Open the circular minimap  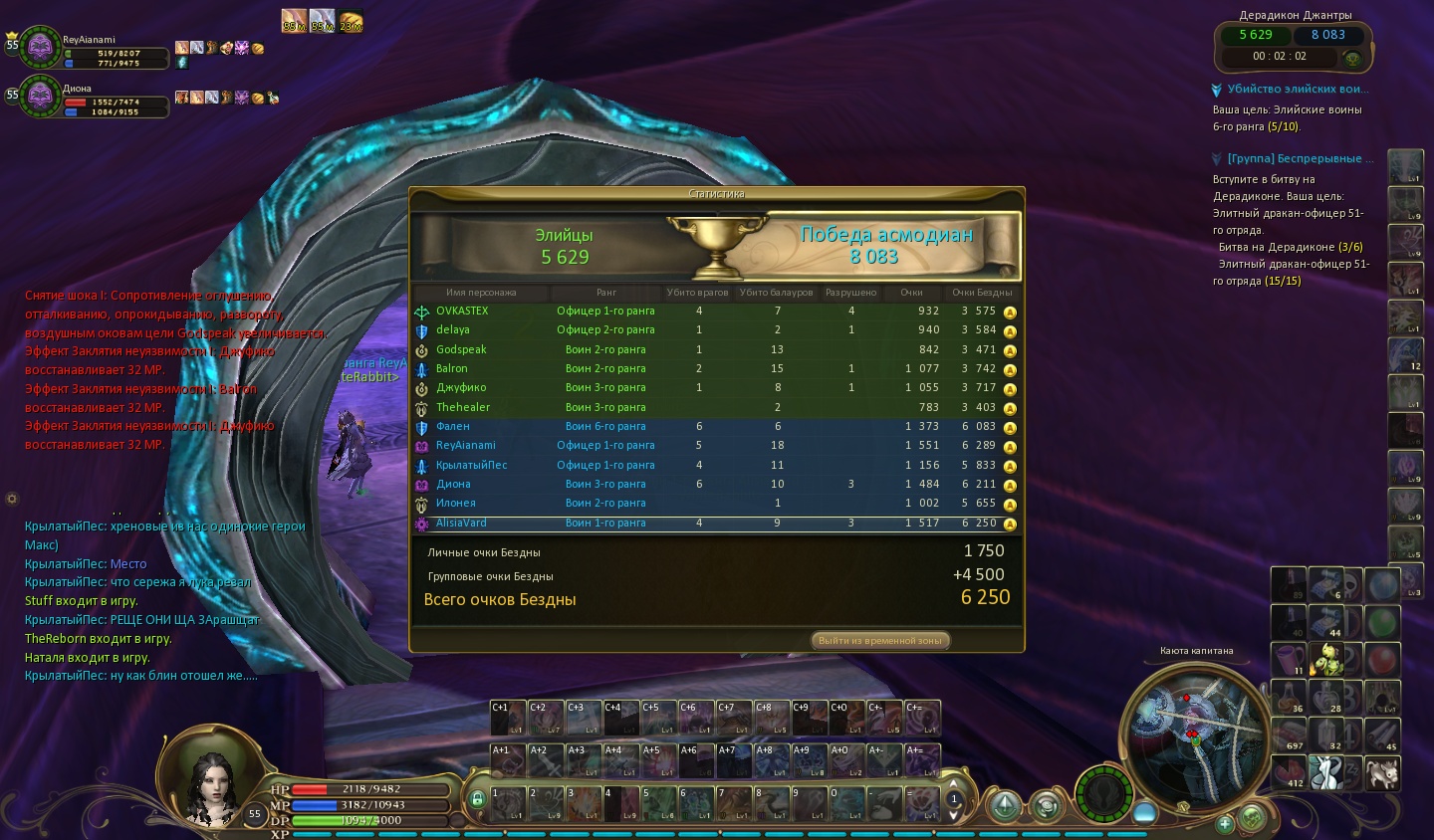tap(1195, 732)
